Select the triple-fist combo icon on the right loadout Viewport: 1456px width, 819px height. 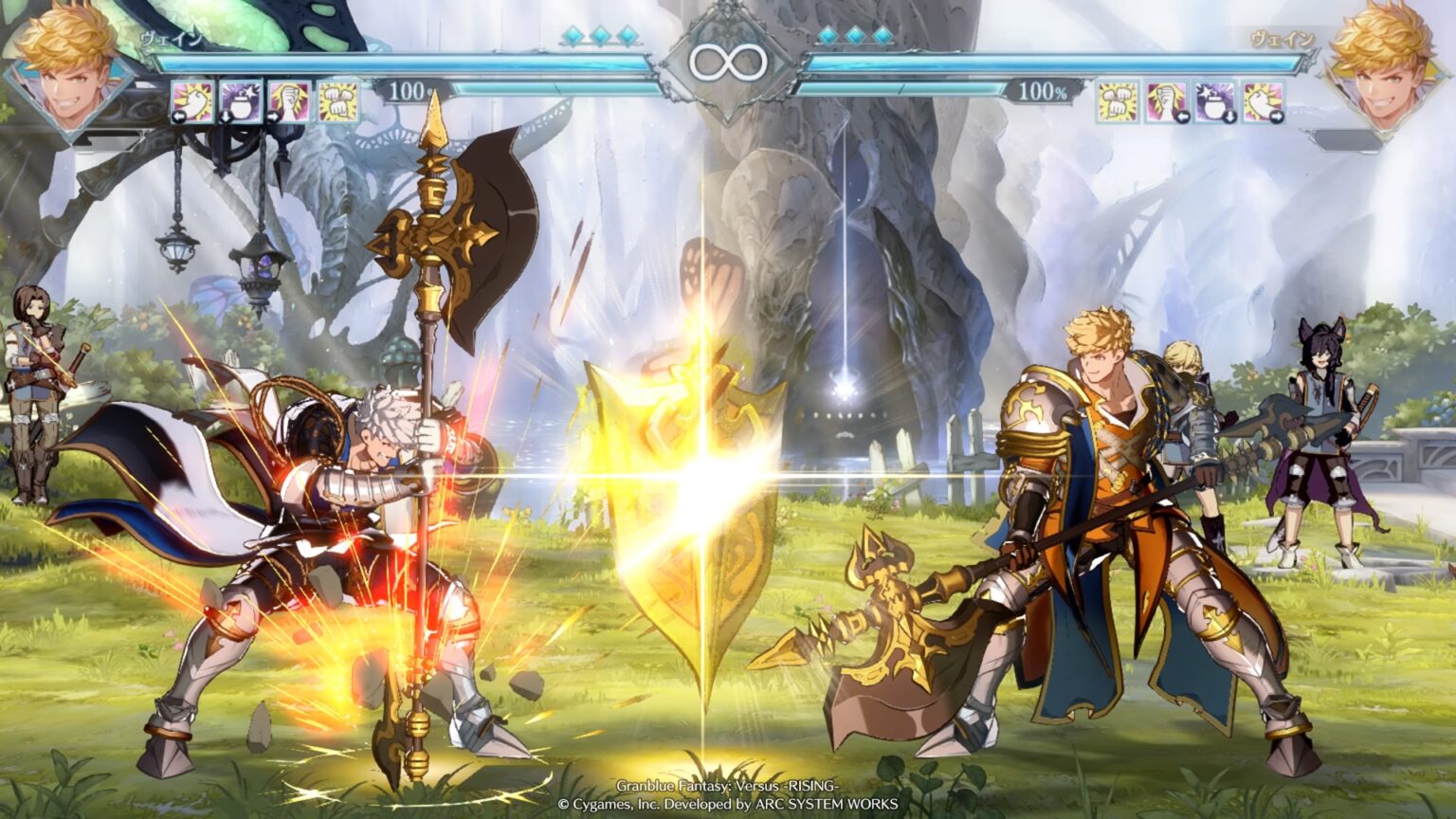(1119, 101)
